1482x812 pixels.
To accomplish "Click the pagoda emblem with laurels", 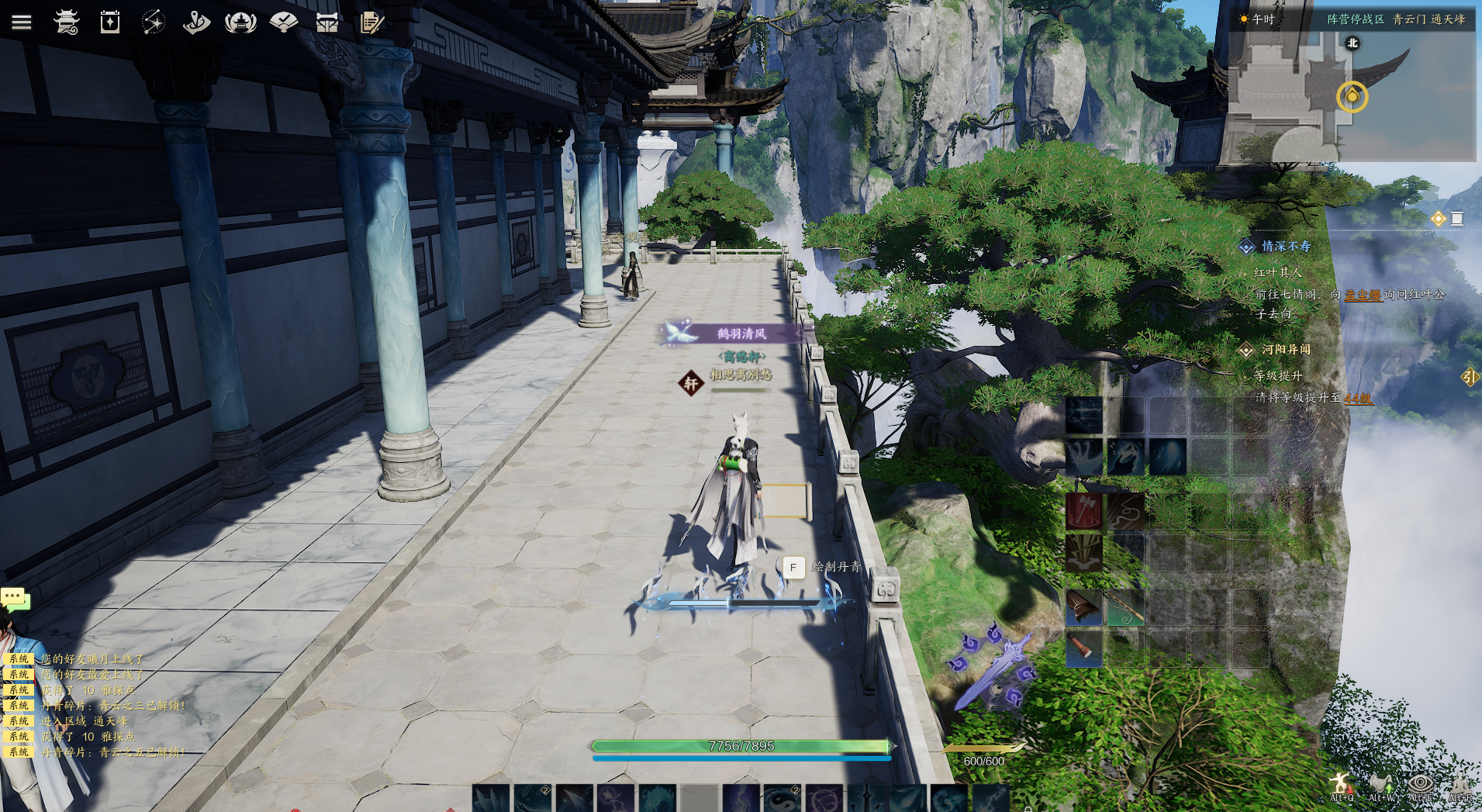I will (x=240, y=22).
